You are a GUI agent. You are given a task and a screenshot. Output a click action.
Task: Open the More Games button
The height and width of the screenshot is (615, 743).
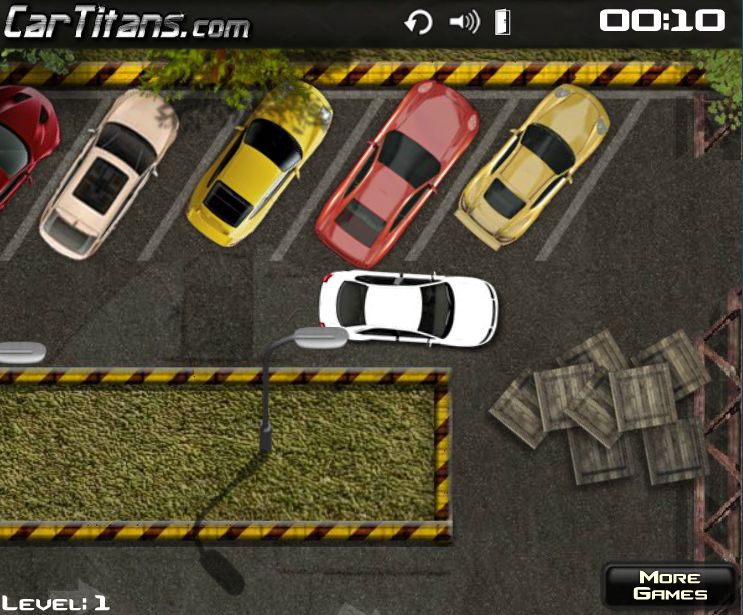point(669,586)
